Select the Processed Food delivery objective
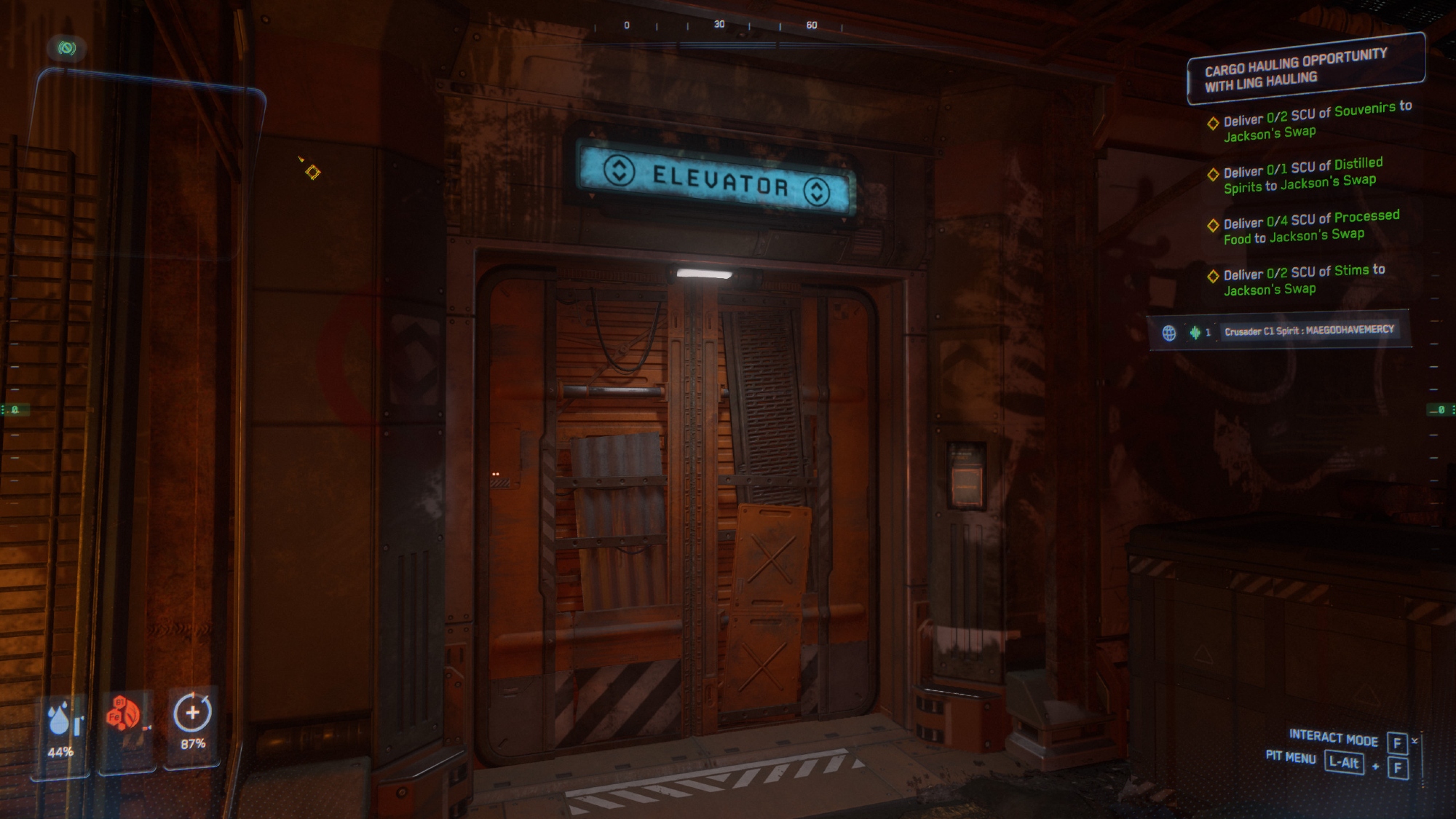 [1310, 227]
